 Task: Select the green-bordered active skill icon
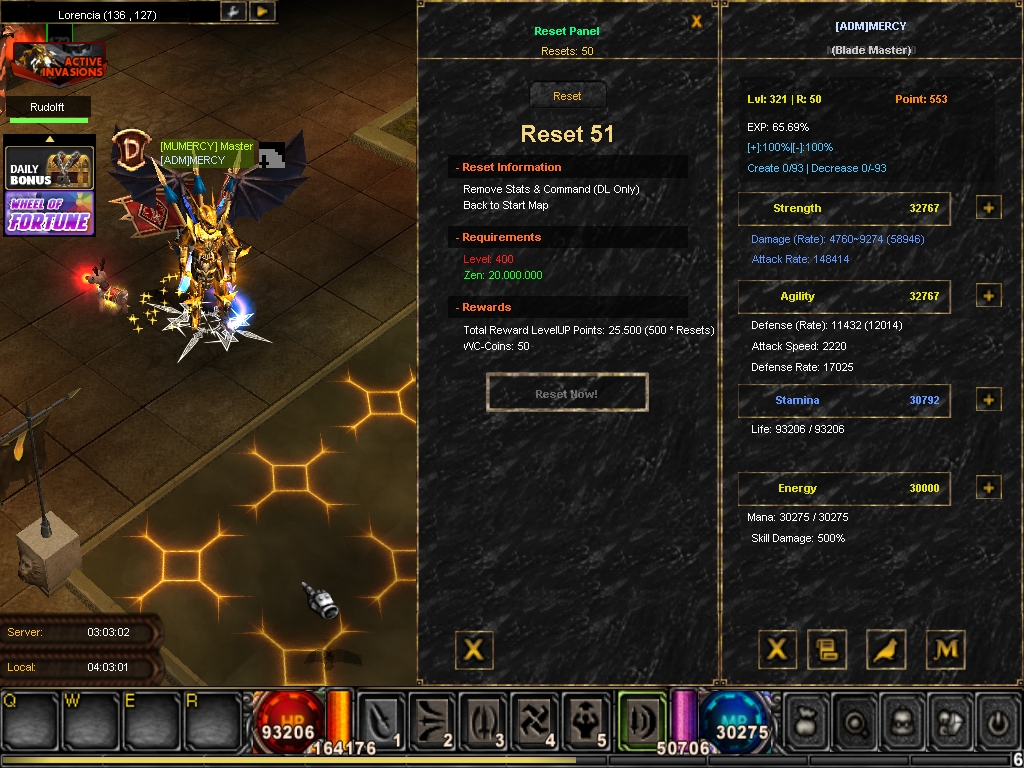pos(640,719)
